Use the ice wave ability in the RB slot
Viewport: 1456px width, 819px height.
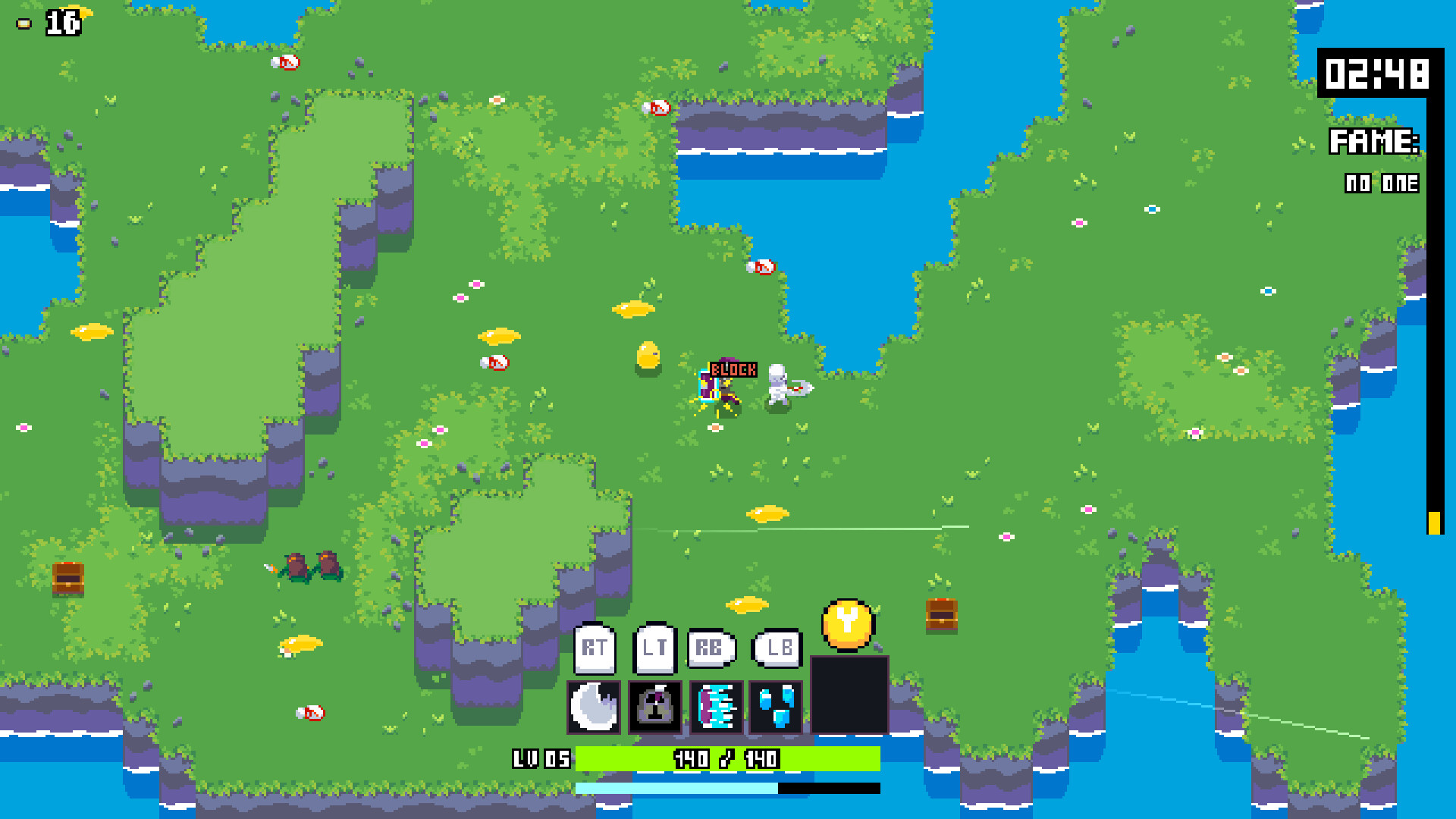[x=716, y=708]
